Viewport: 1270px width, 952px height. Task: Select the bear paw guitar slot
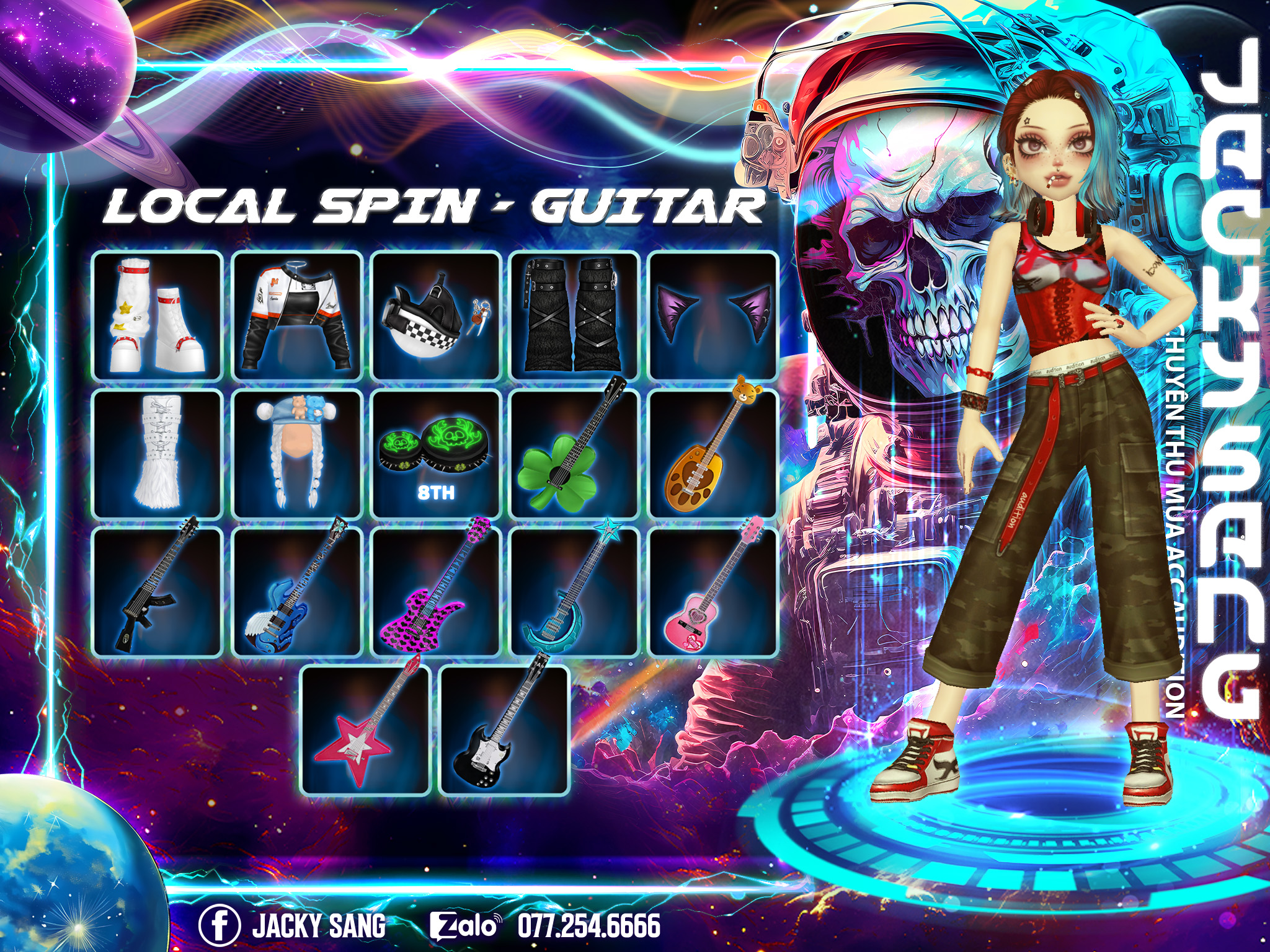[713, 454]
